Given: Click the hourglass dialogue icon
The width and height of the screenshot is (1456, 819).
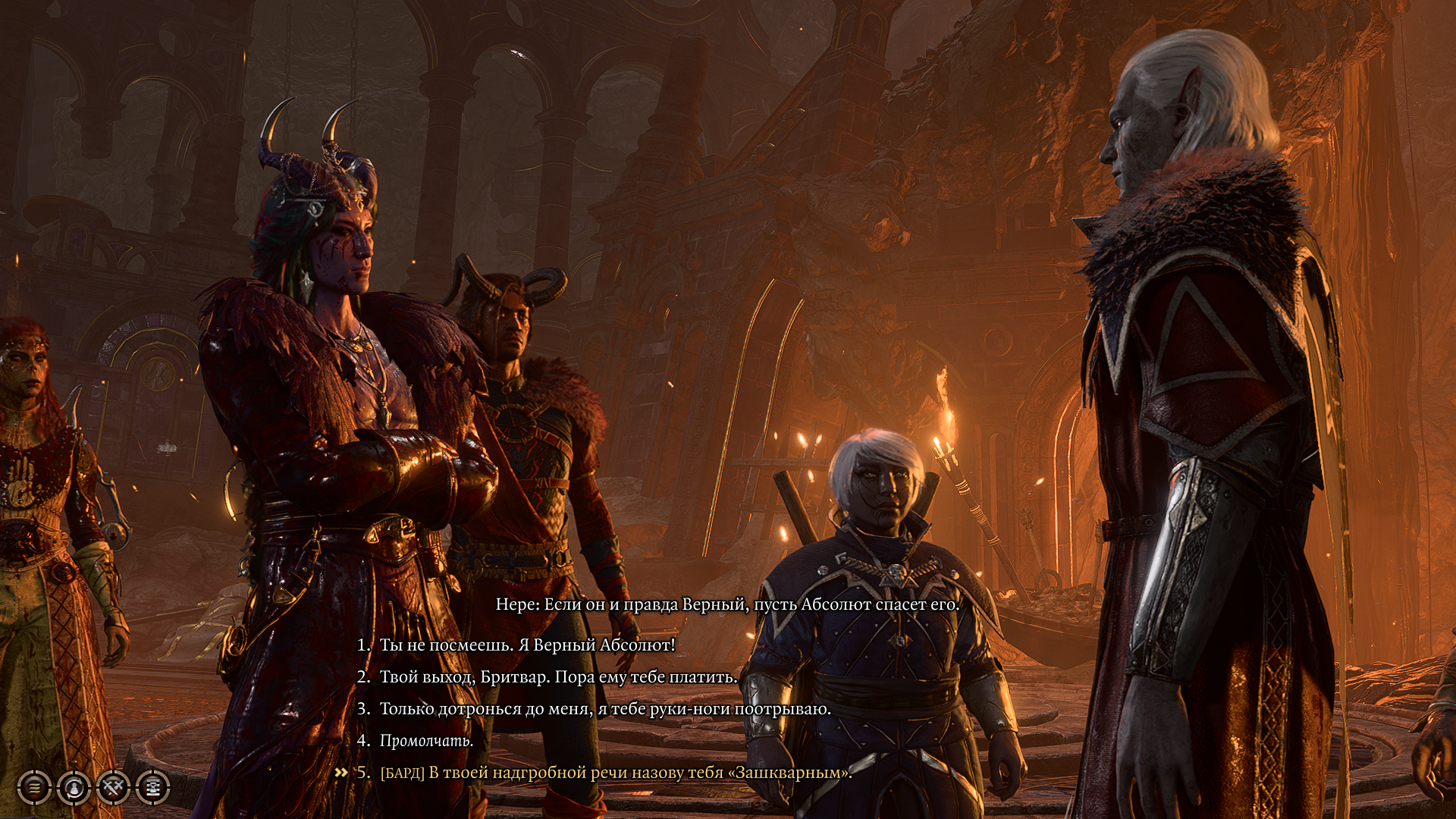Looking at the screenshot, I should tap(152, 788).
